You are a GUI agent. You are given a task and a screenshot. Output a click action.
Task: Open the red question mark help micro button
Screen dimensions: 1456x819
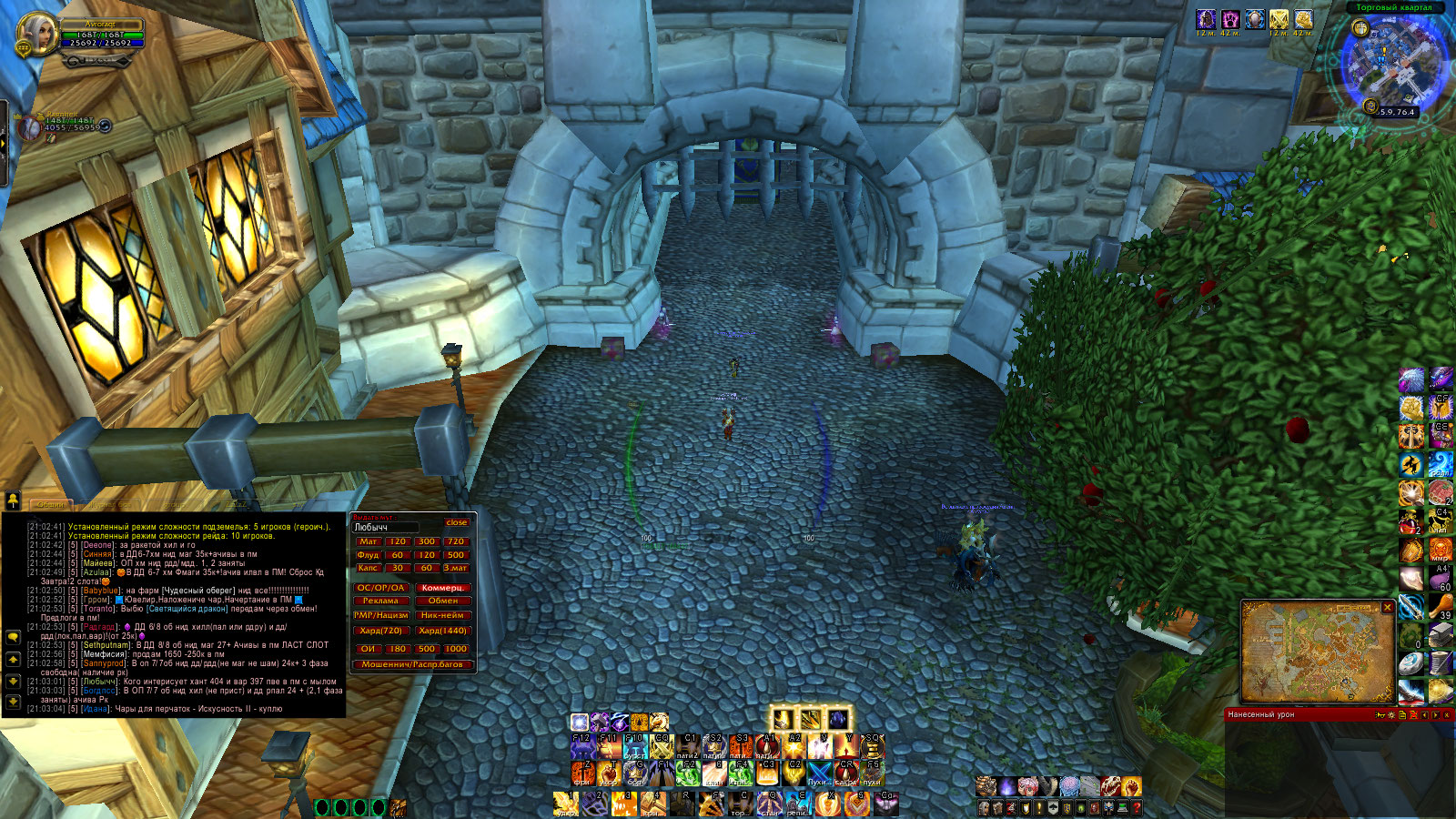tap(1136, 807)
